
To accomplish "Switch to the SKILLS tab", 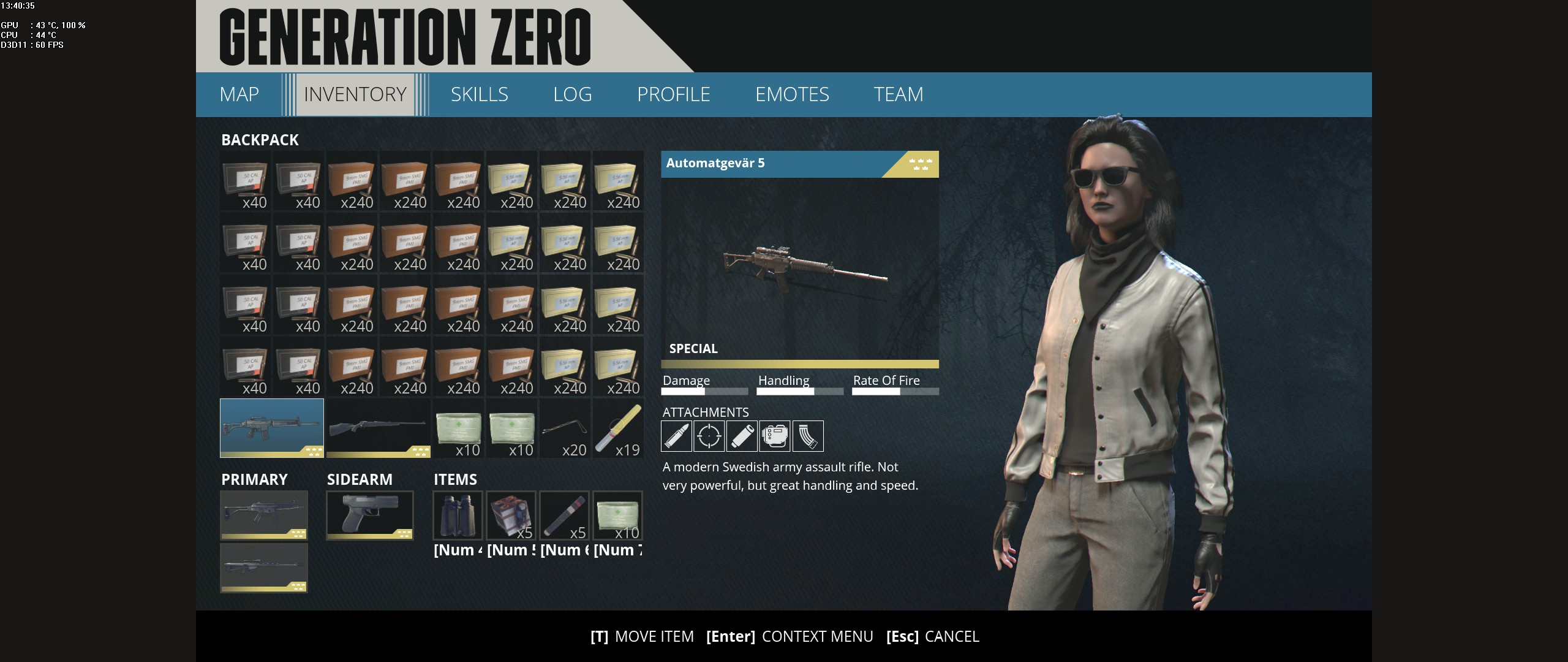I will 480,94.
